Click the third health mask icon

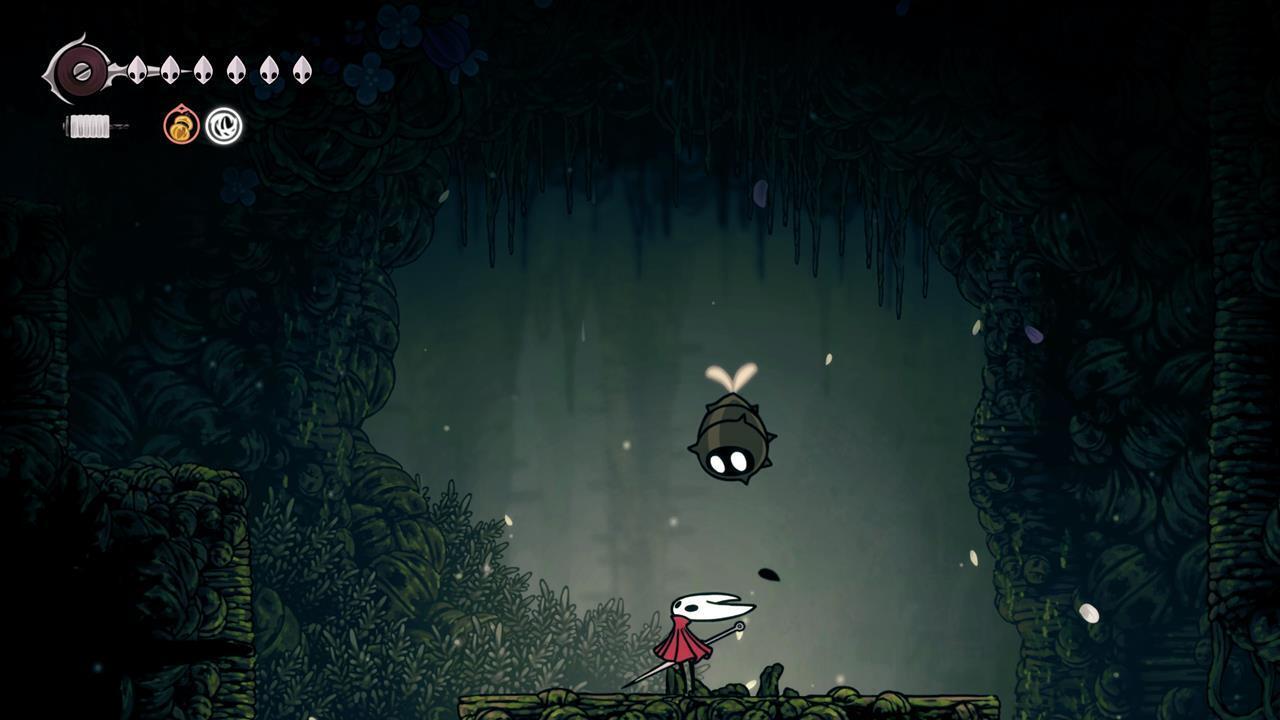pyautogui.click(x=202, y=71)
